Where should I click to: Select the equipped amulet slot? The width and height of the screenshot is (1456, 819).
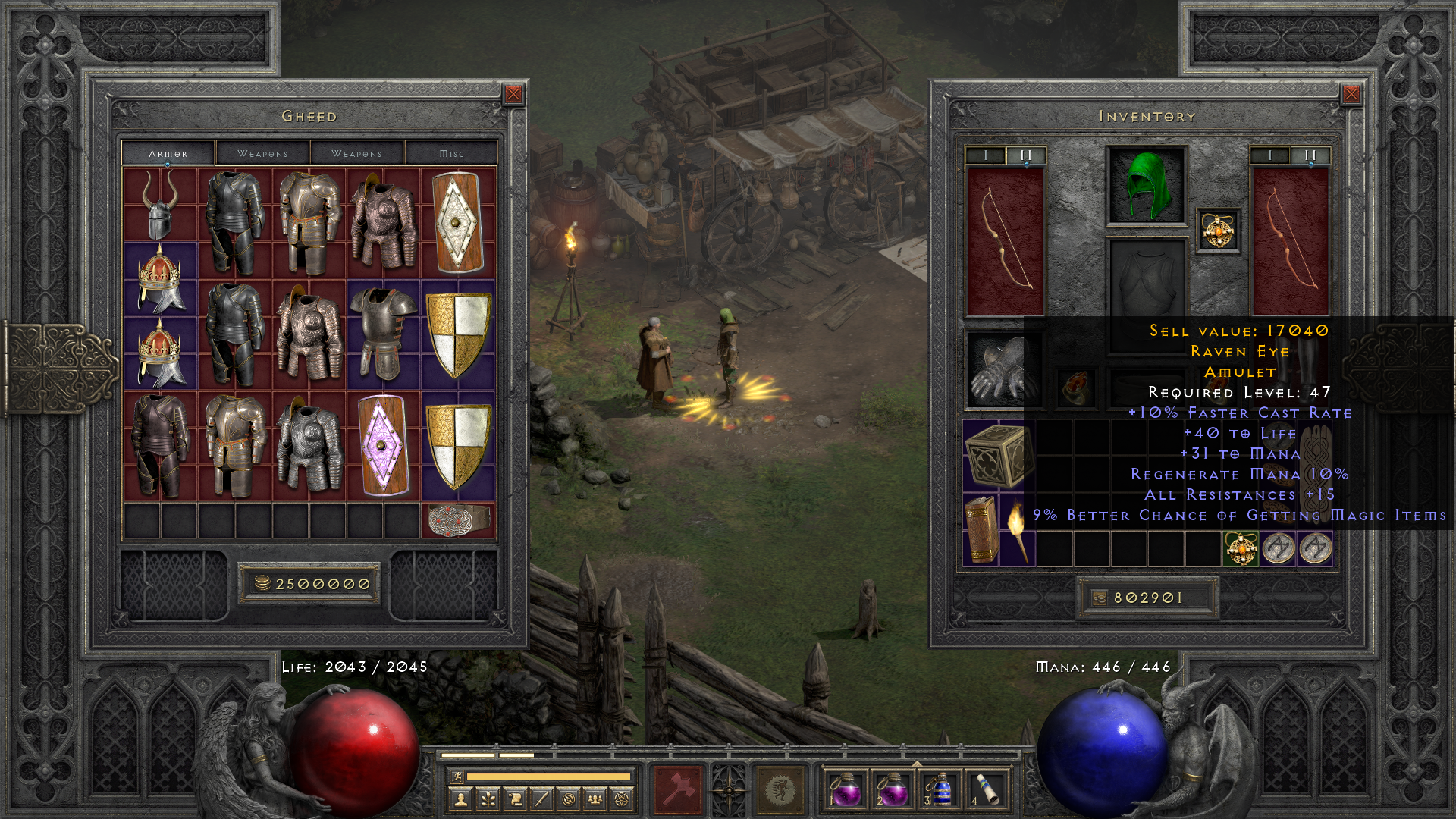(x=1218, y=231)
